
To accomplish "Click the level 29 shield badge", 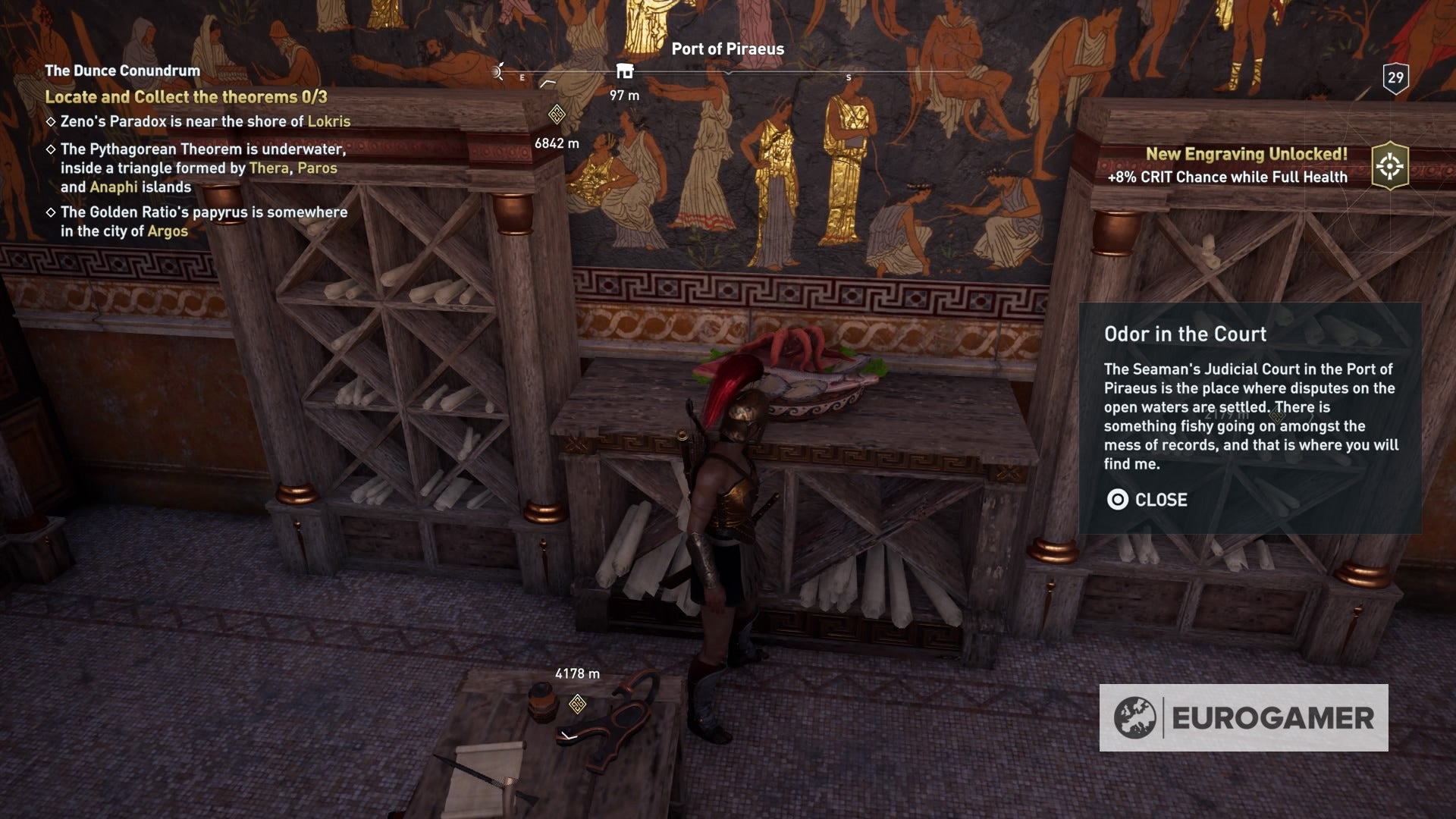I will (1395, 77).
